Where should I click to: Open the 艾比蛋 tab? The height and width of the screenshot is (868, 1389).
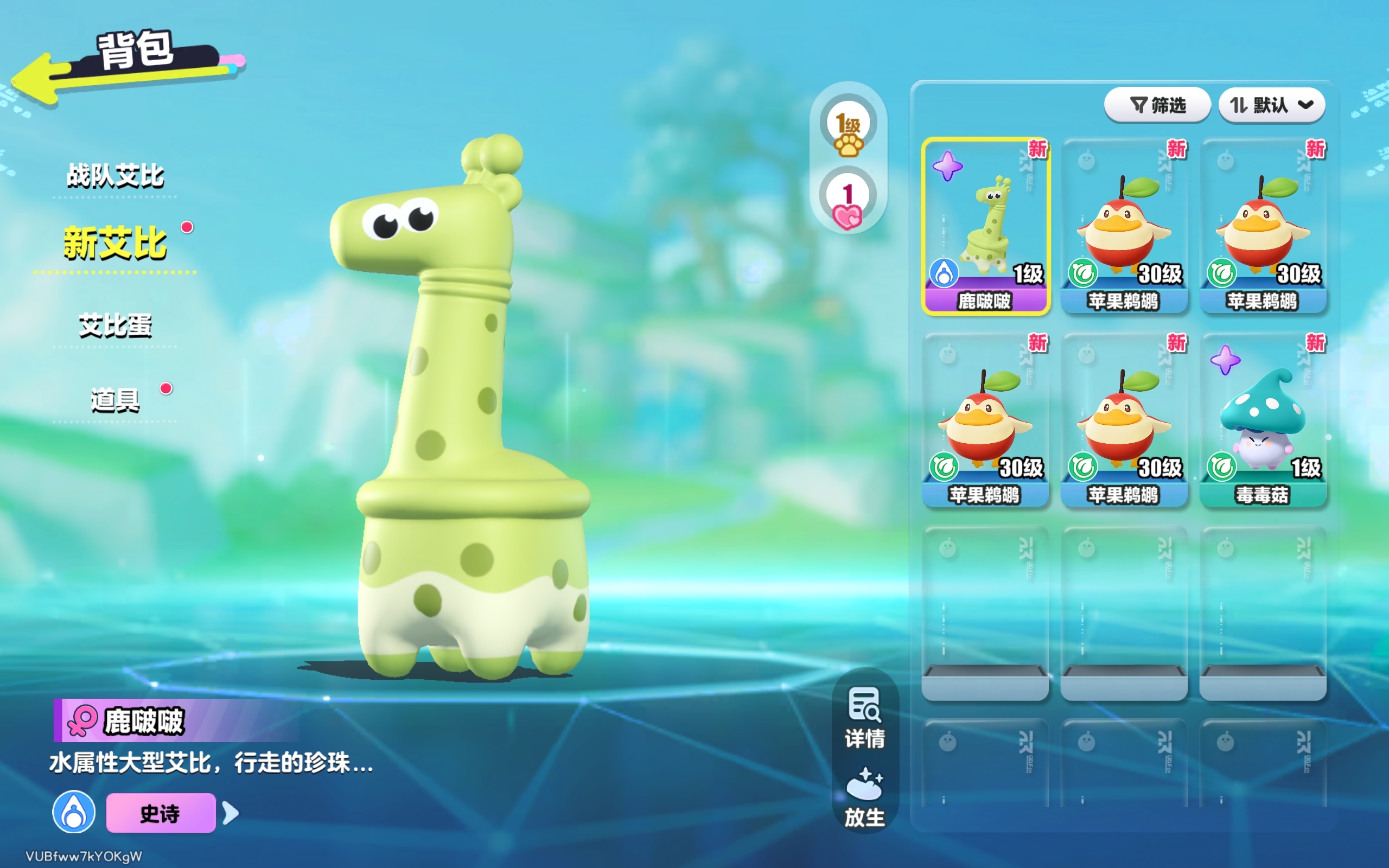[116, 325]
